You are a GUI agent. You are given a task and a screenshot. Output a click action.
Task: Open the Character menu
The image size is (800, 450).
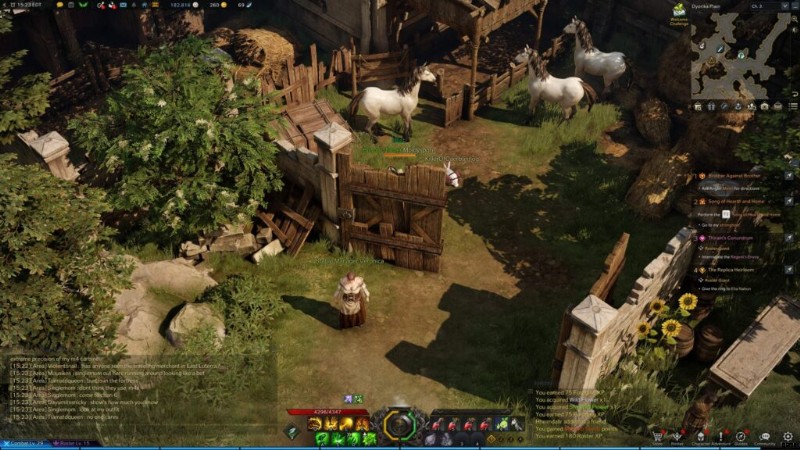[699, 437]
